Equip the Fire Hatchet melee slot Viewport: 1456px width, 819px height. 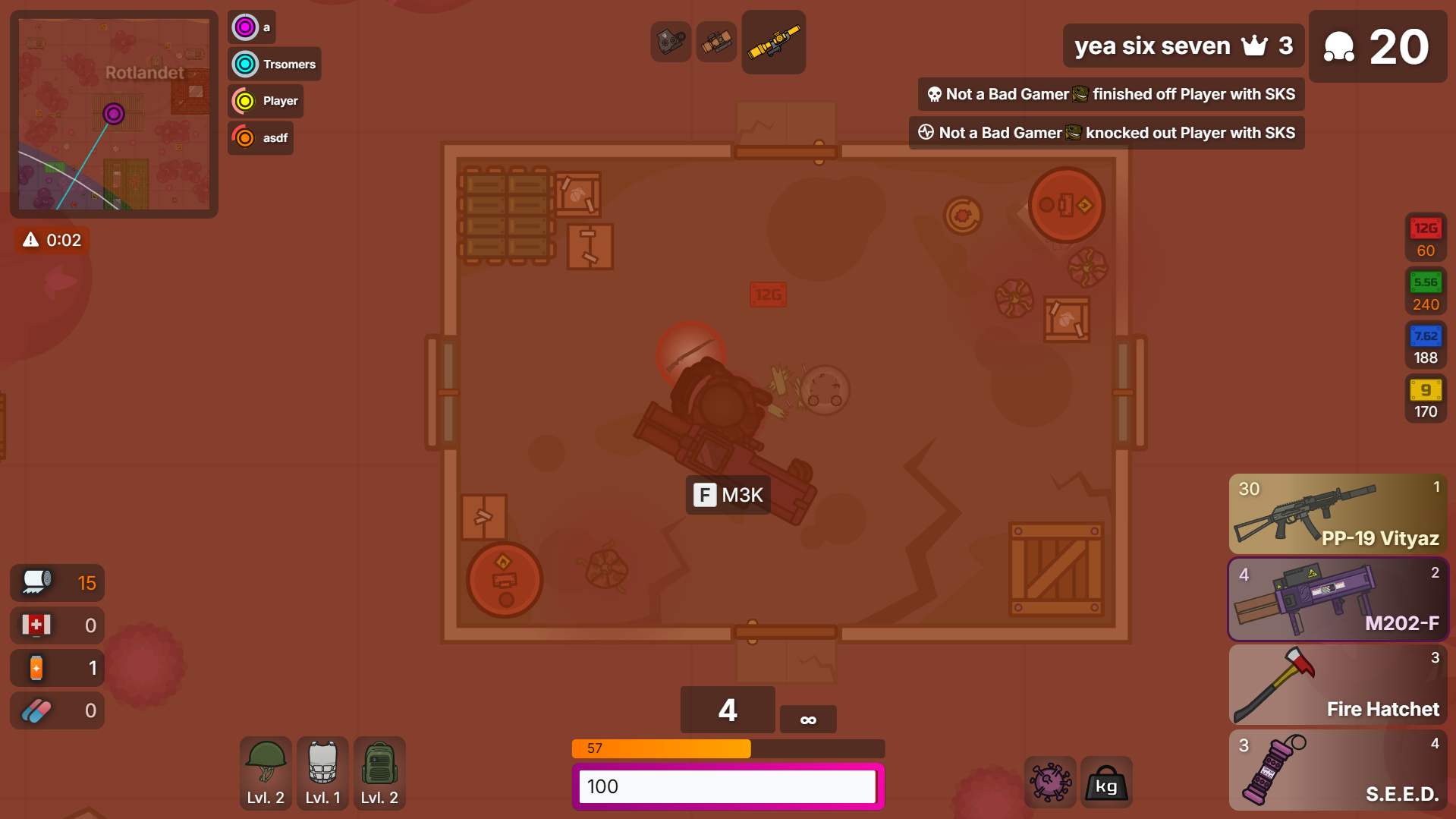click(x=1338, y=685)
